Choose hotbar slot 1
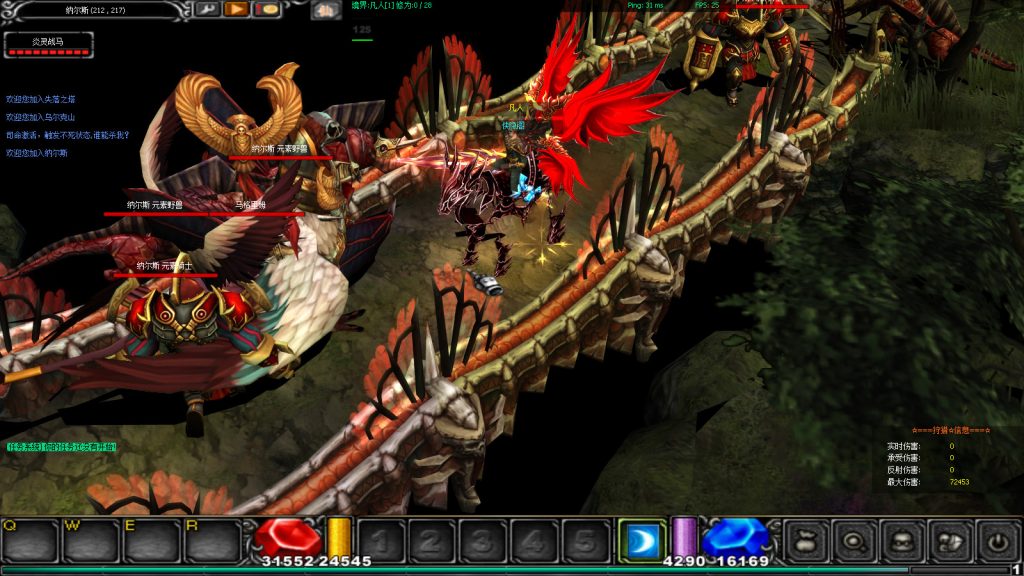This screenshot has width=1024, height=576. (380, 541)
